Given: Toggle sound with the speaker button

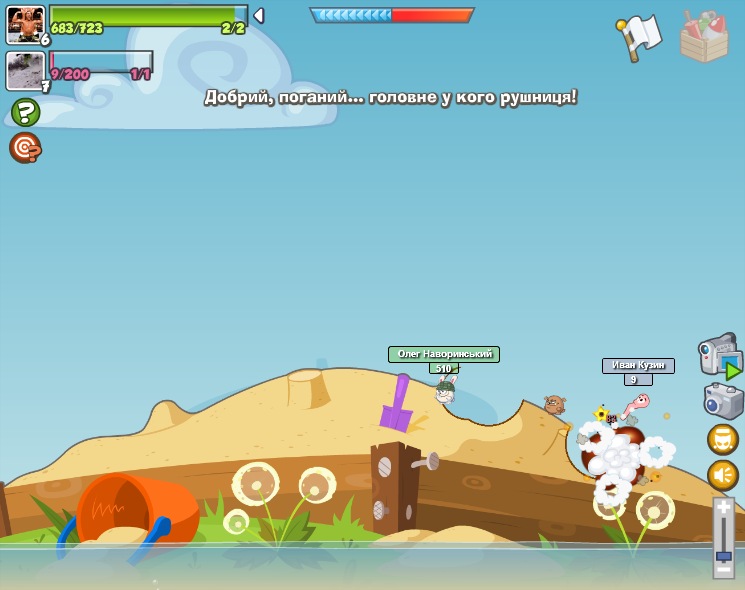Looking at the screenshot, I should (723, 475).
